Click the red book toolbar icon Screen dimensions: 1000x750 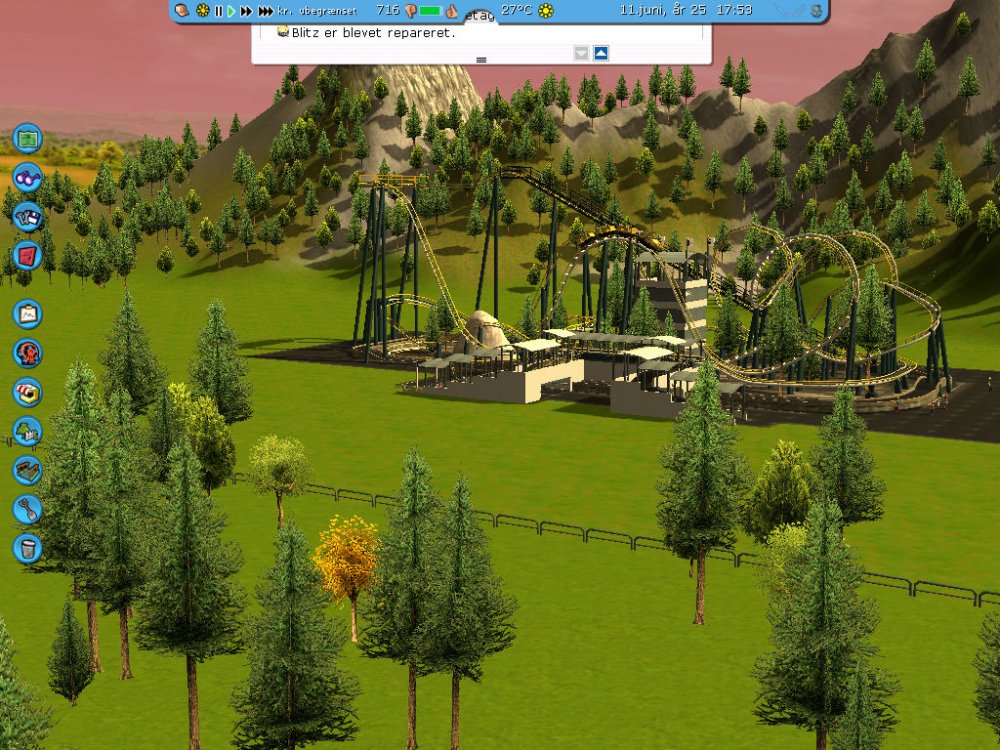point(28,254)
